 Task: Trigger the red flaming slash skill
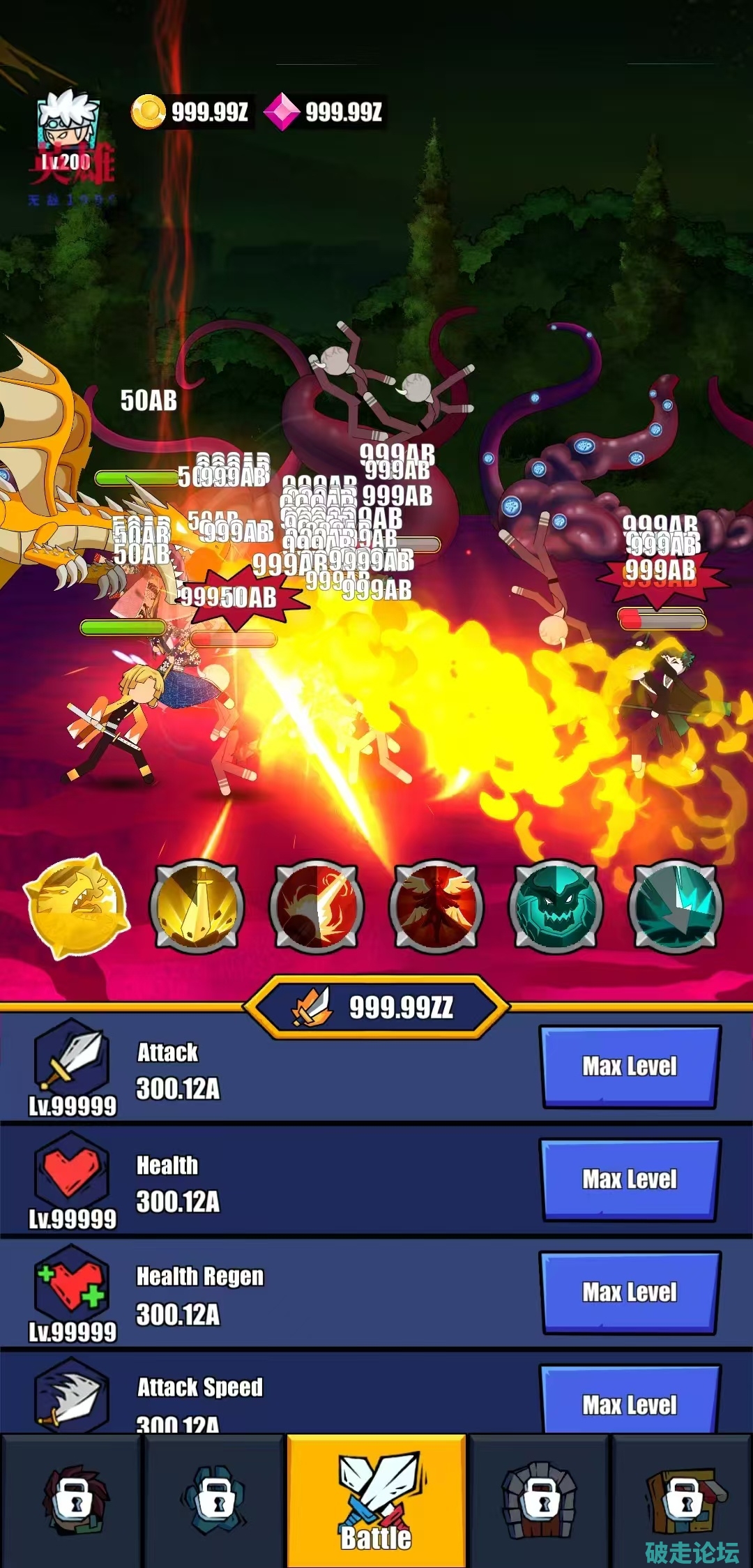click(x=317, y=906)
